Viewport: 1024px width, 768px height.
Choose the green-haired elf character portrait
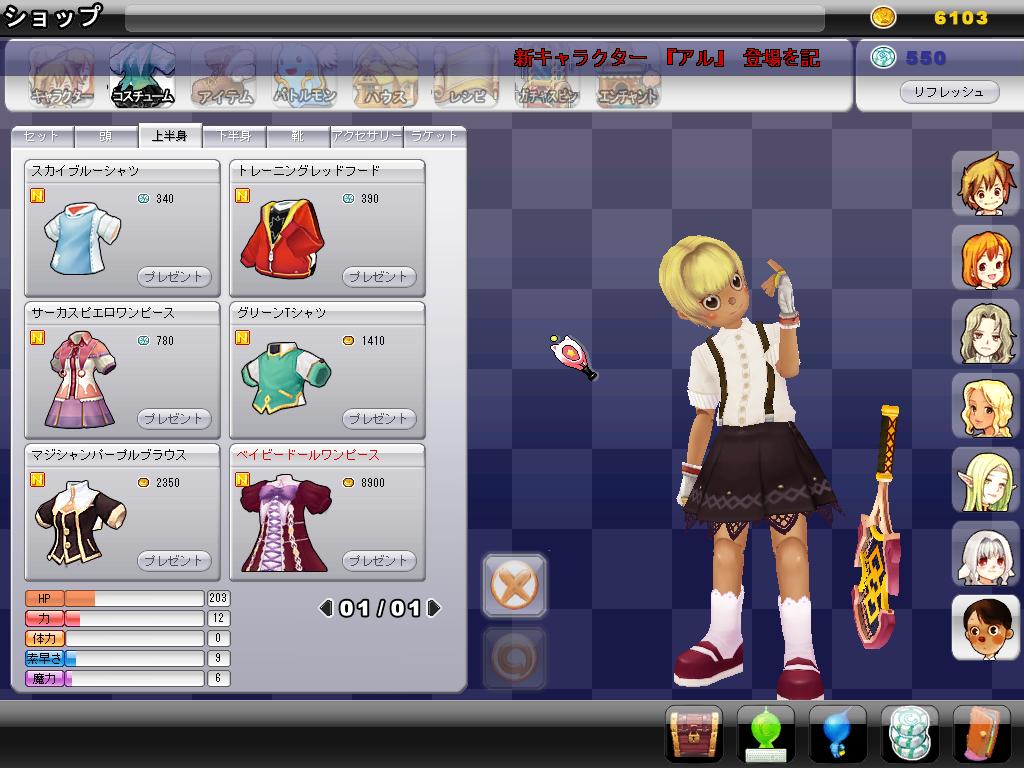pos(985,479)
